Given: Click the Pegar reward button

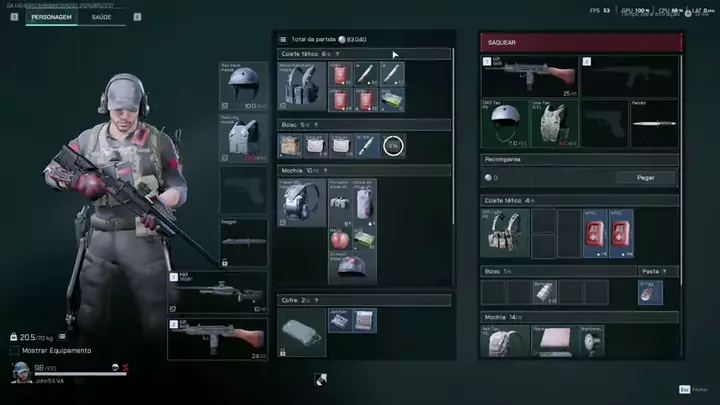Looking at the screenshot, I should point(647,177).
